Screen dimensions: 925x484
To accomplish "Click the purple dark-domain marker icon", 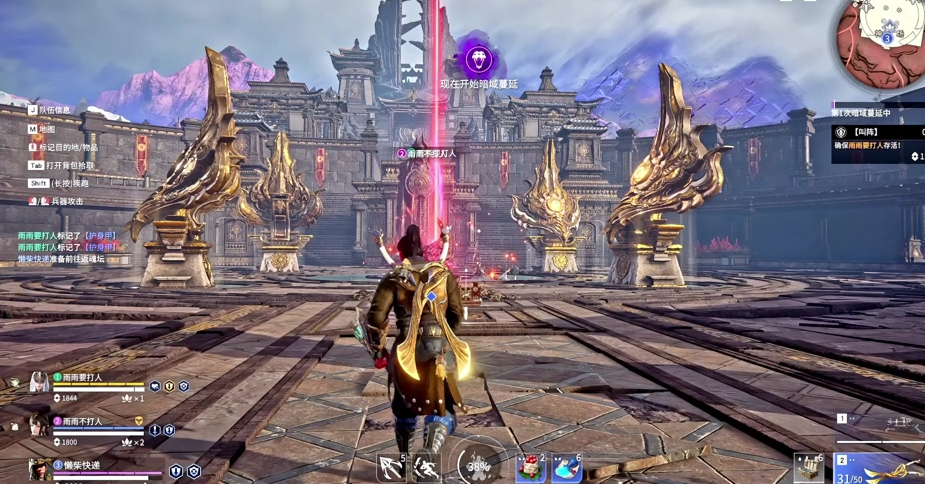I will pyautogui.click(x=479, y=58).
